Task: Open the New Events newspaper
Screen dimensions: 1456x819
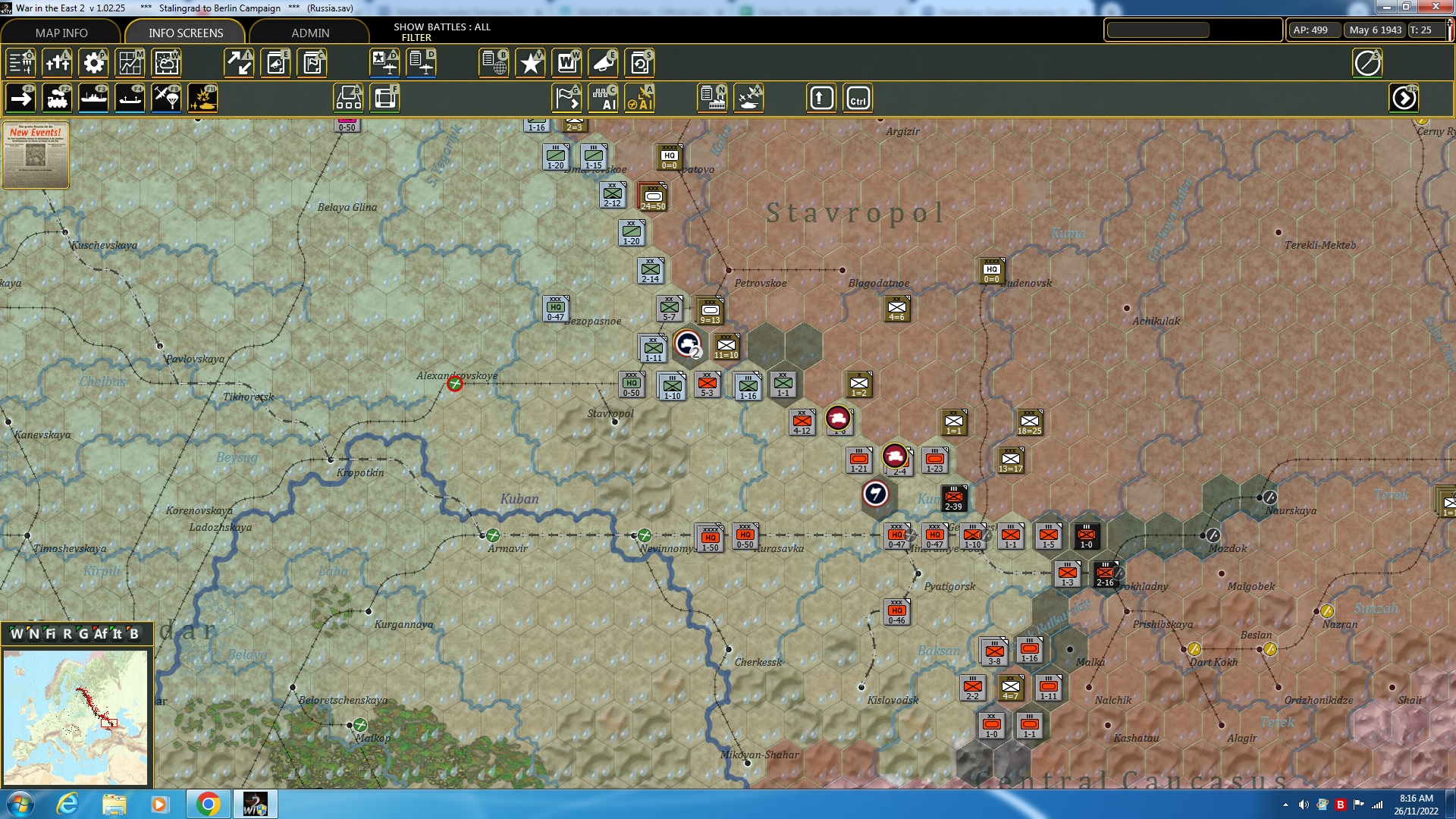Action: [x=36, y=155]
